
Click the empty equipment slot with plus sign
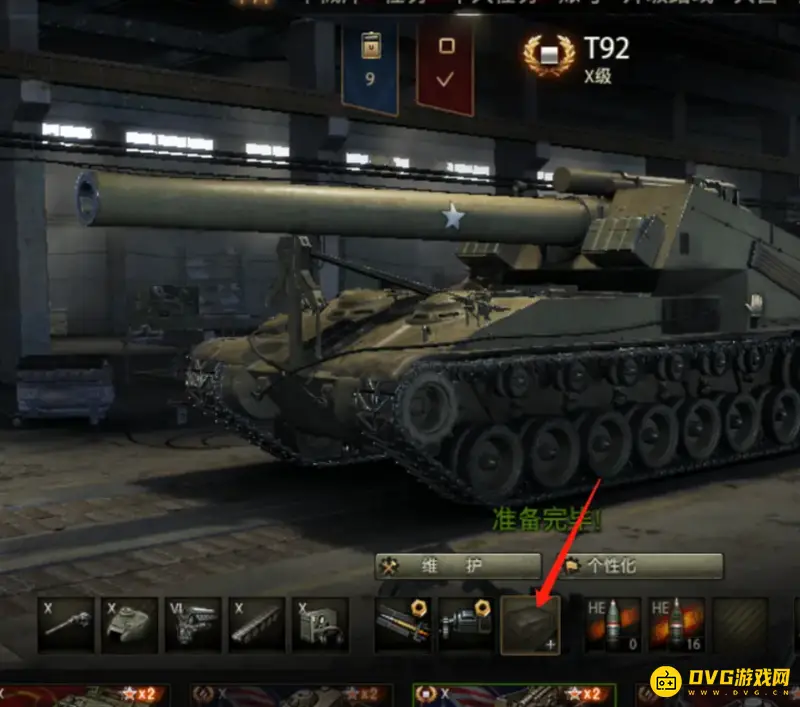pos(530,625)
